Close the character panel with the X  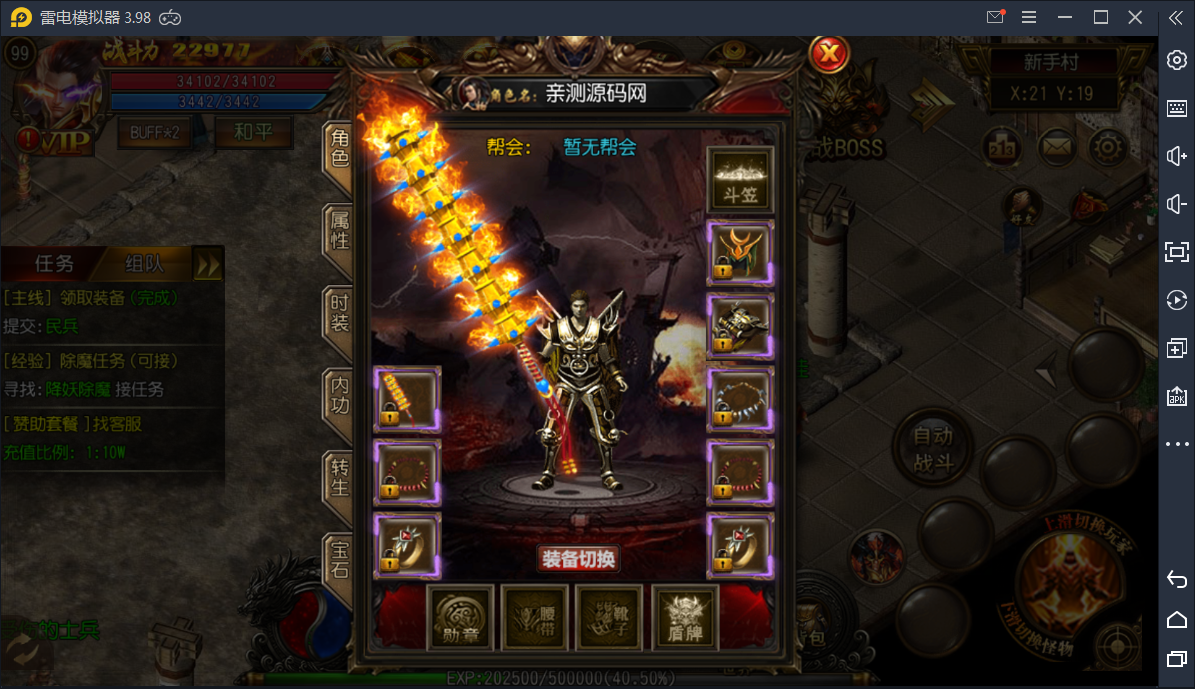click(x=829, y=53)
